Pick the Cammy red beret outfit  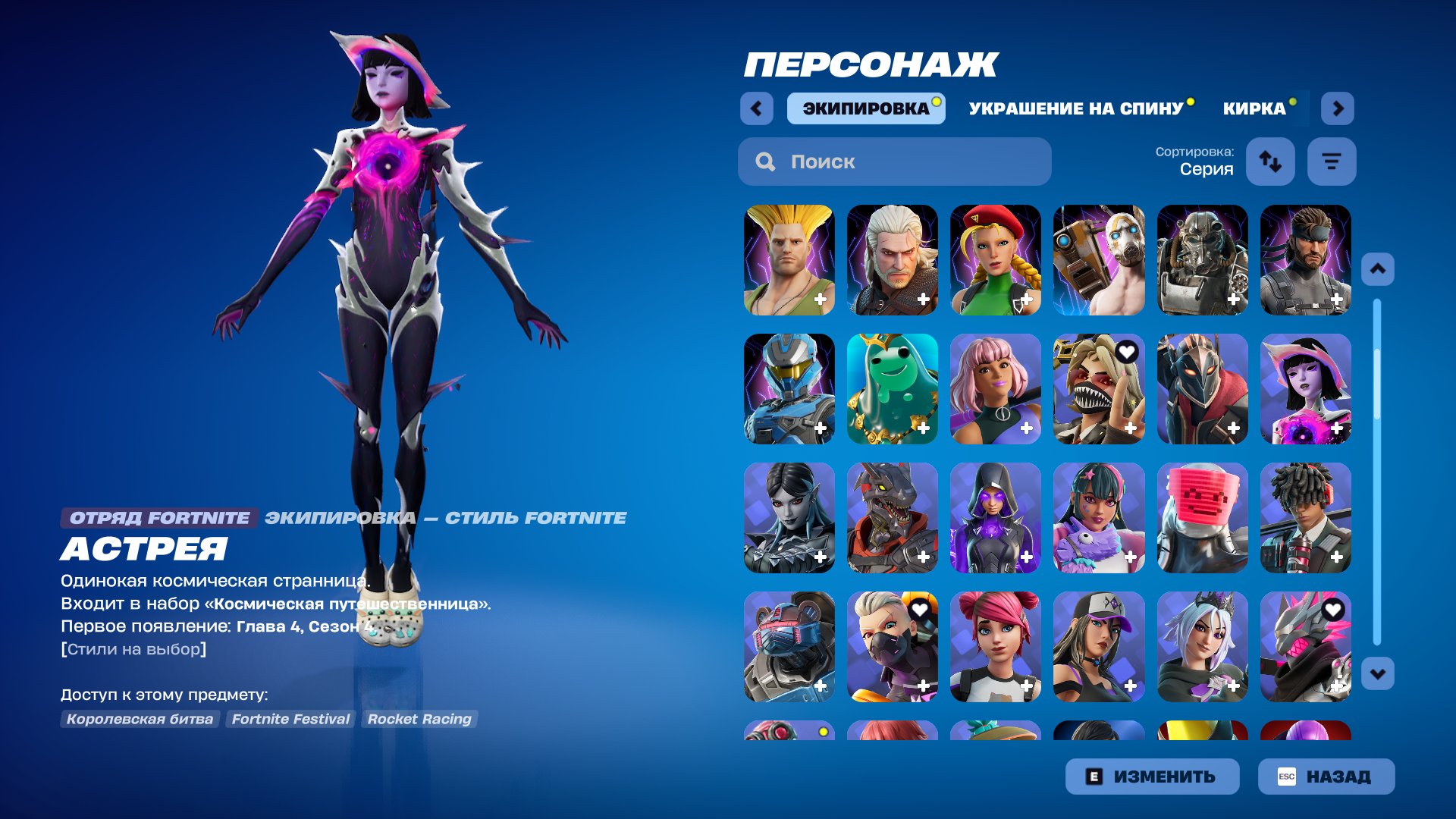[x=995, y=260]
